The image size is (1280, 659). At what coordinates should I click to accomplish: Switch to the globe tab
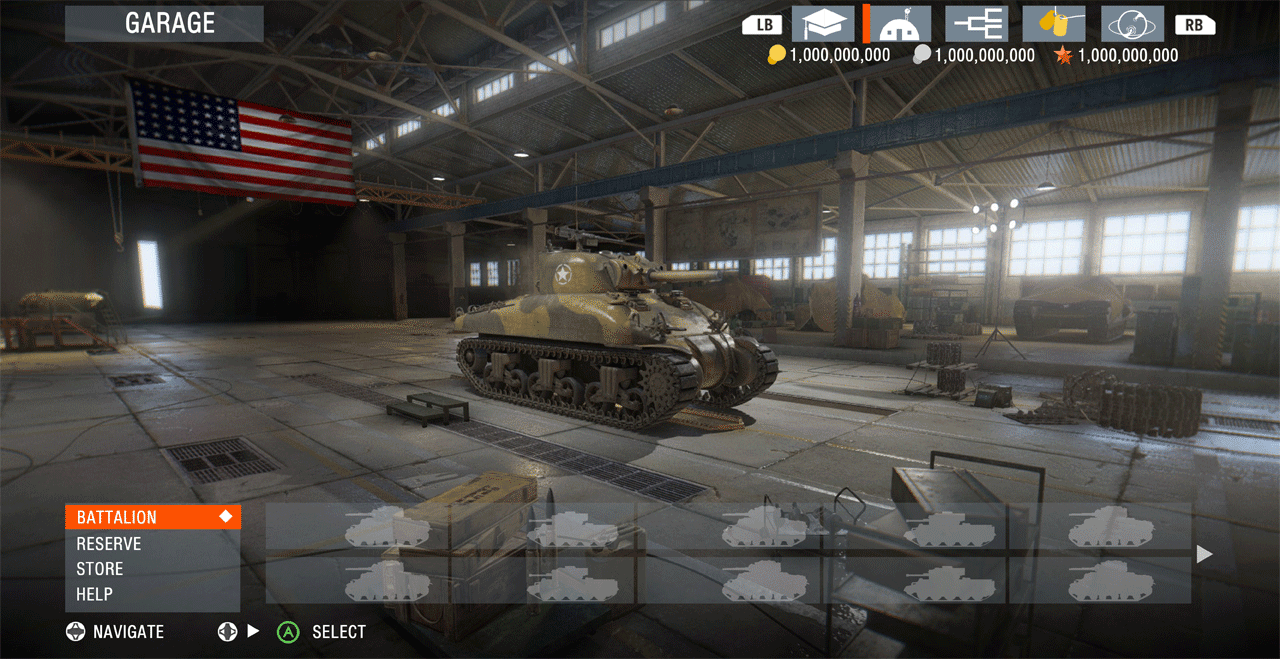(1132, 24)
